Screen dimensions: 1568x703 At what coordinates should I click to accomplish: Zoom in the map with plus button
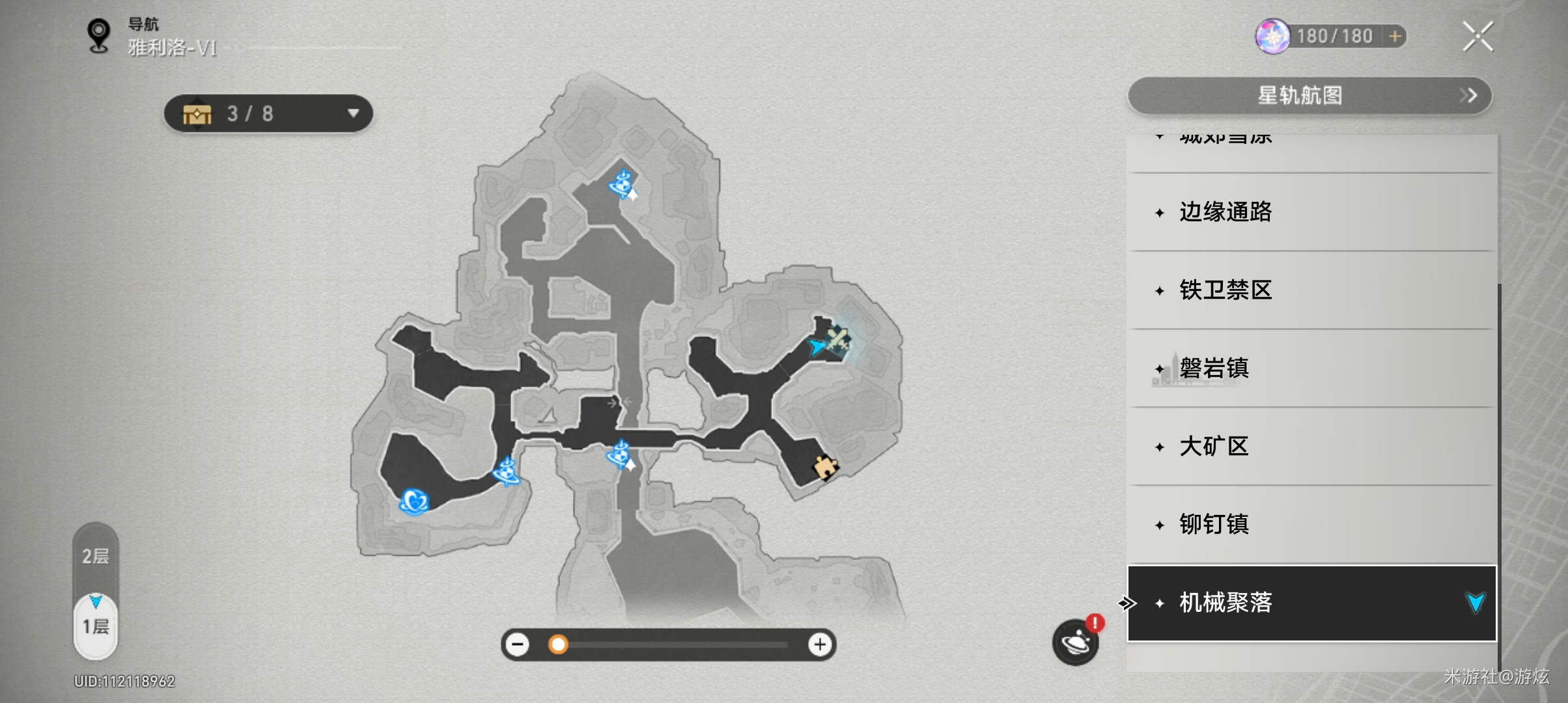click(x=820, y=644)
